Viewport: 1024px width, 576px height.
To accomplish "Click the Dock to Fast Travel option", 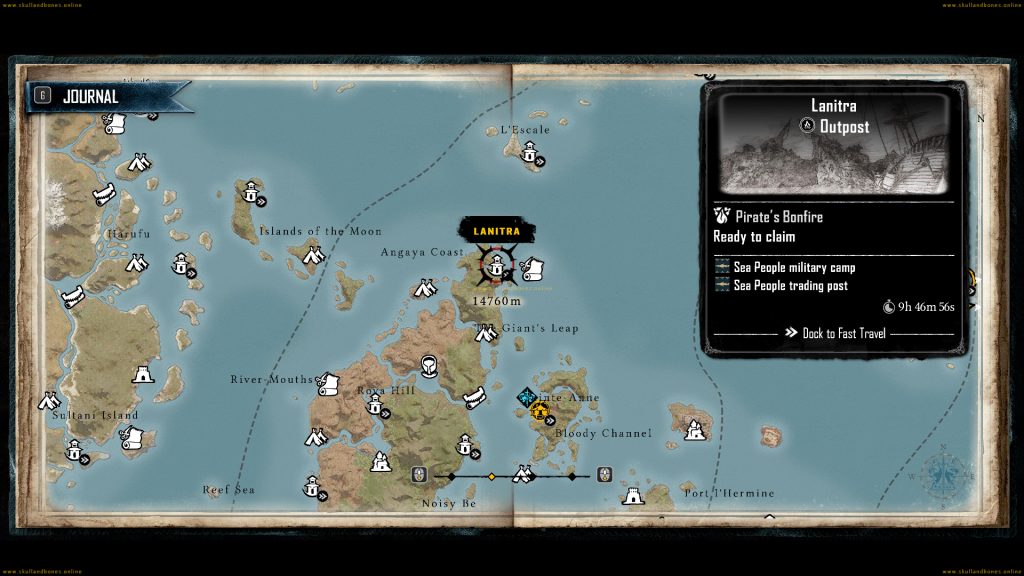I will pyautogui.click(x=835, y=333).
